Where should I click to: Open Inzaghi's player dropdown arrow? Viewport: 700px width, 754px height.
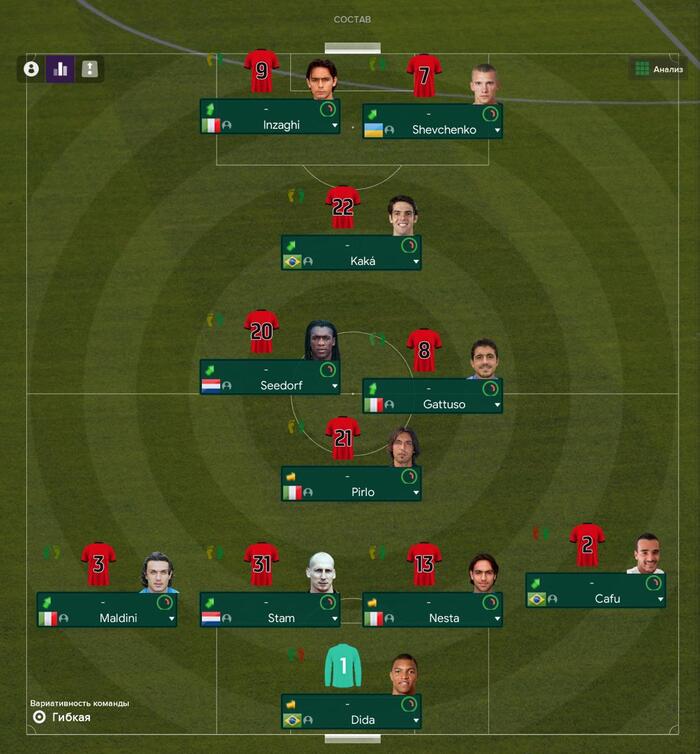334,126
